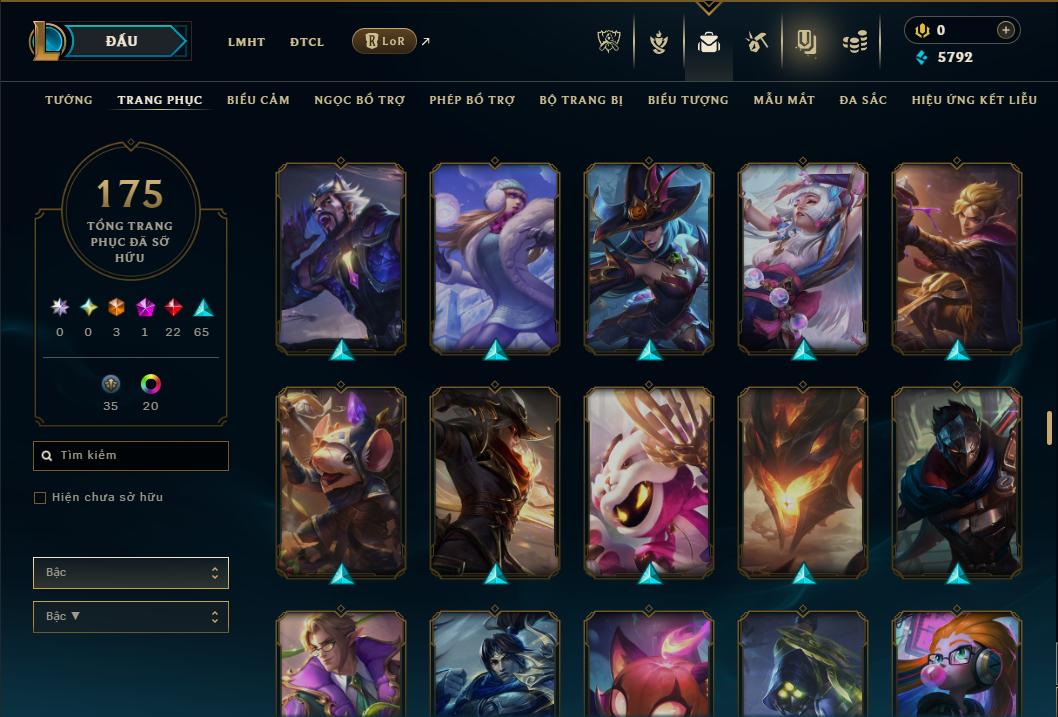The height and width of the screenshot is (717, 1058).
Task: Switch to the BIỂU CẢM tab
Action: pos(258,100)
